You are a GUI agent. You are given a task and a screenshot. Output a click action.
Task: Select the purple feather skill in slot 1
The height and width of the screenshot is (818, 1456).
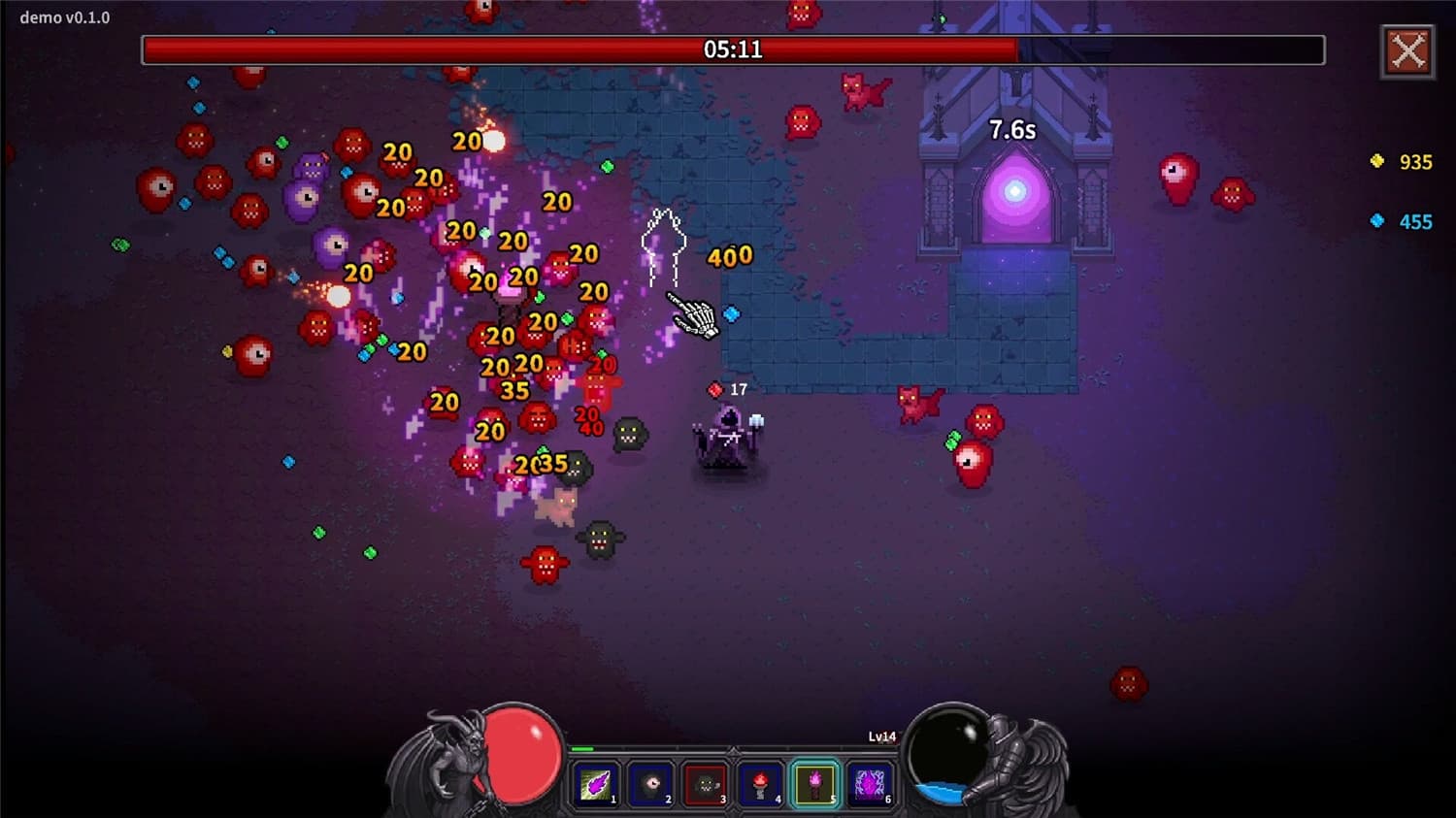pyautogui.click(x=595, y=784)
